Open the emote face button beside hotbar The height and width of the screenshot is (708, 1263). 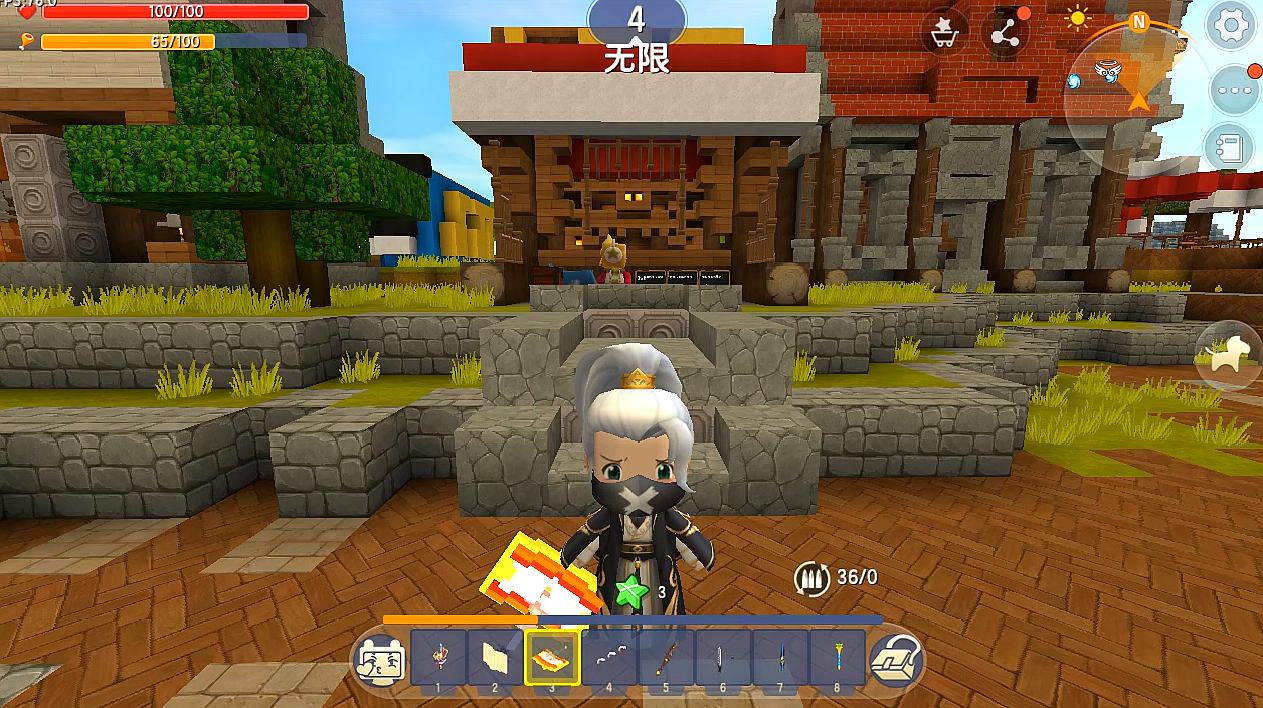381,660
